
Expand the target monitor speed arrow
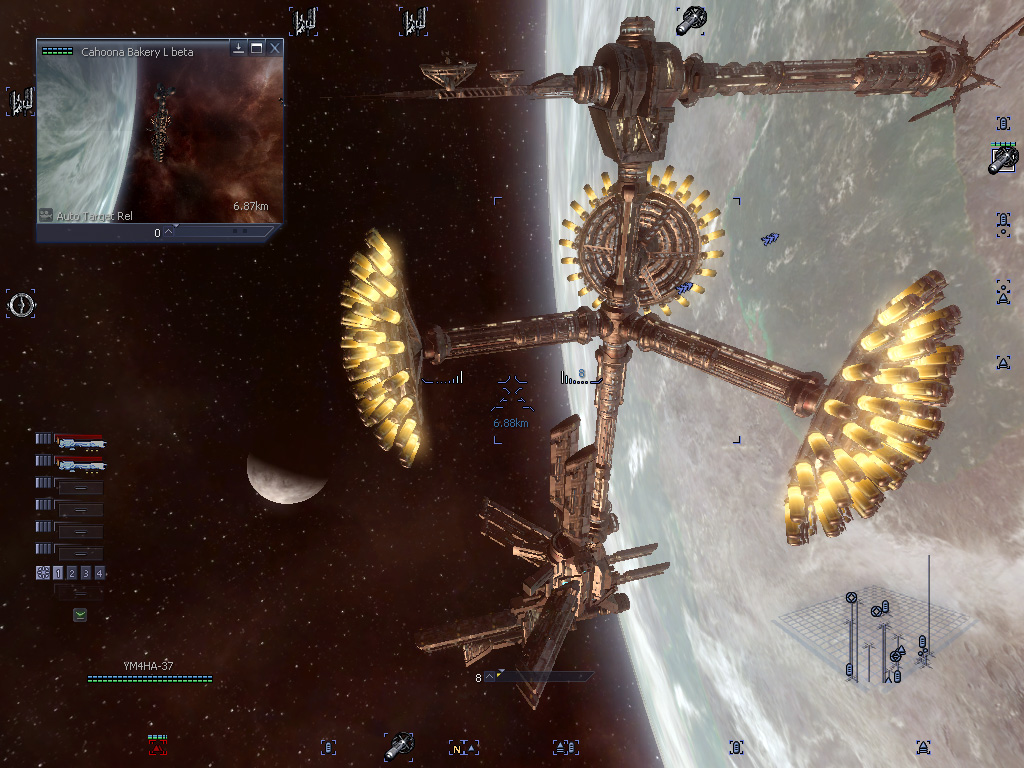[x=169, y=232]
